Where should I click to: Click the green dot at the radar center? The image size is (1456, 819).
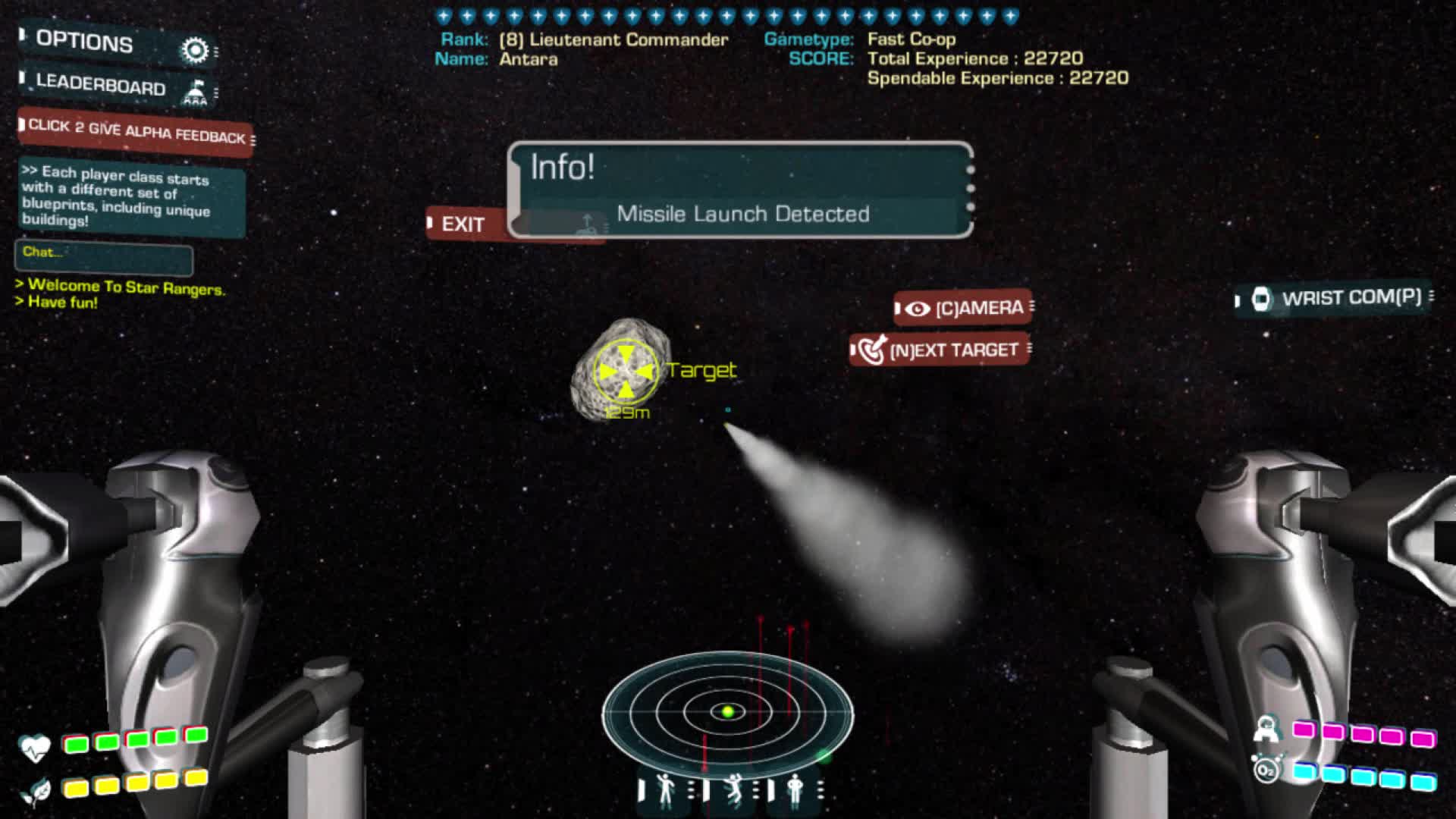727,710
